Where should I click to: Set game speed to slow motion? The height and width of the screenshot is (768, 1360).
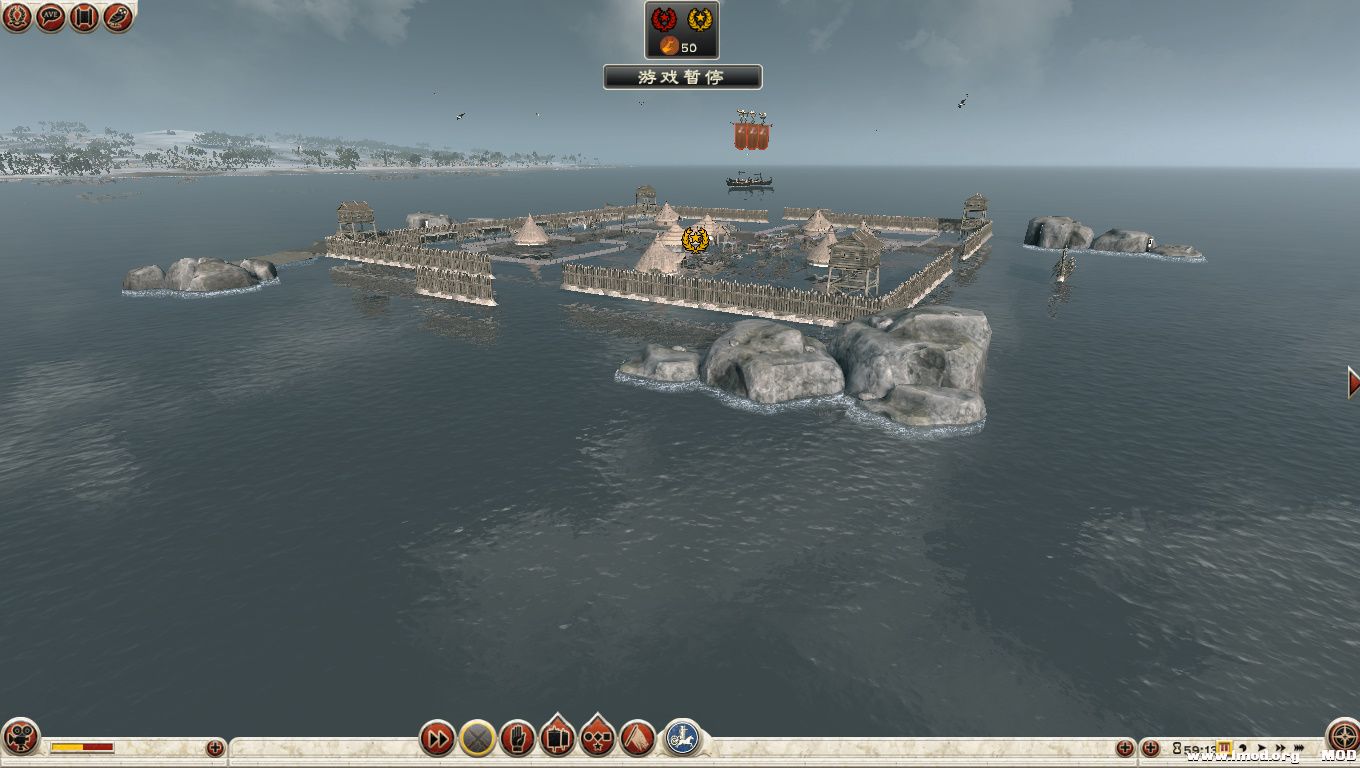coord(1243,747)
